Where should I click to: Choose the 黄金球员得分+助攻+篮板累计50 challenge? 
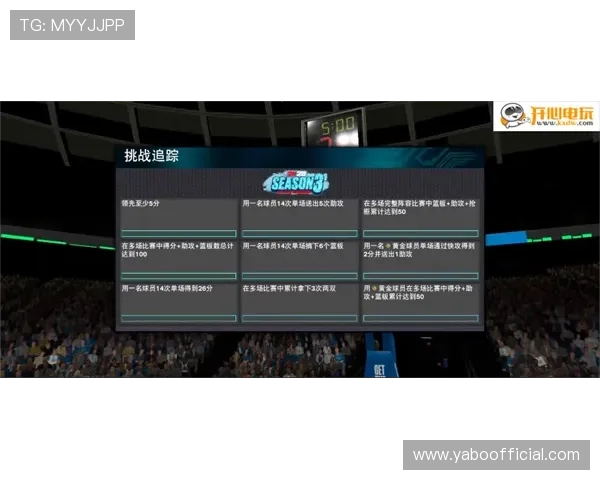pos(419,302)
